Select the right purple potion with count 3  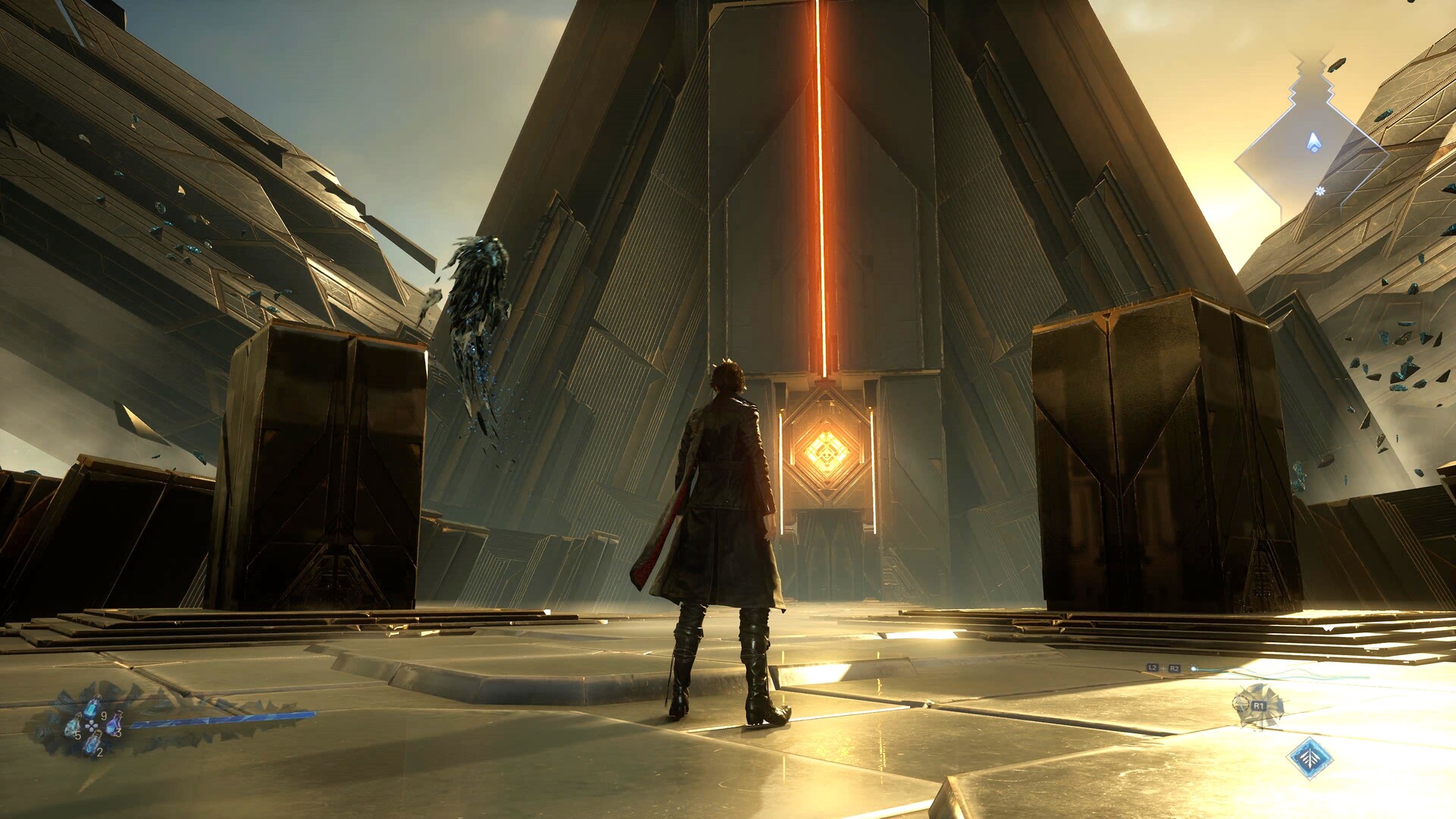(114, 724)
